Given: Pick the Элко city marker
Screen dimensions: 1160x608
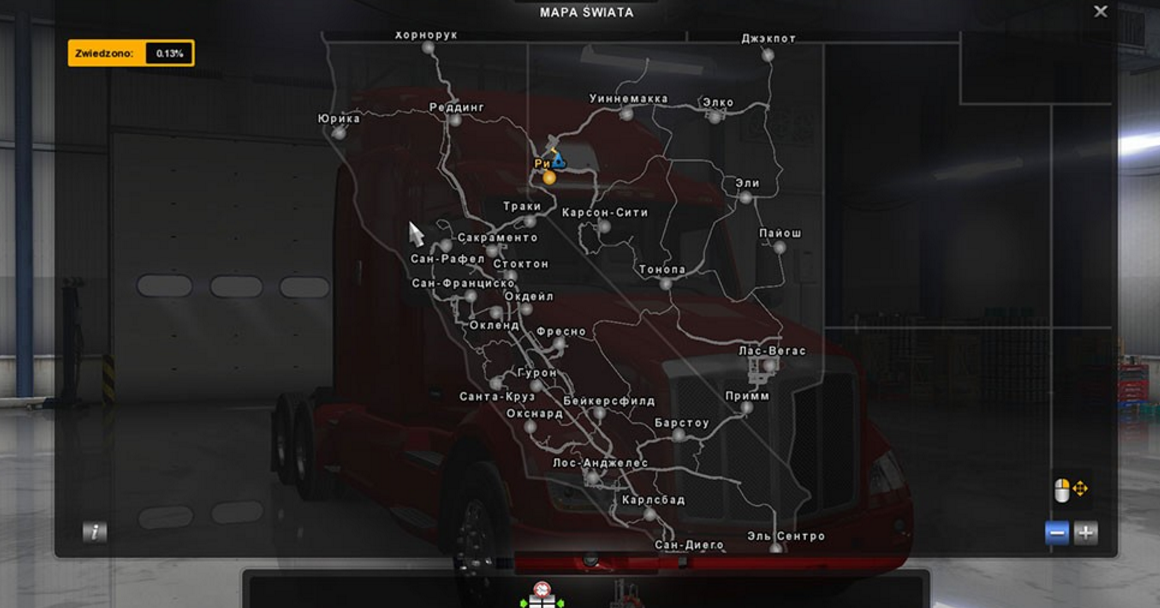Looking at the screenshot, I should (715, 117).
